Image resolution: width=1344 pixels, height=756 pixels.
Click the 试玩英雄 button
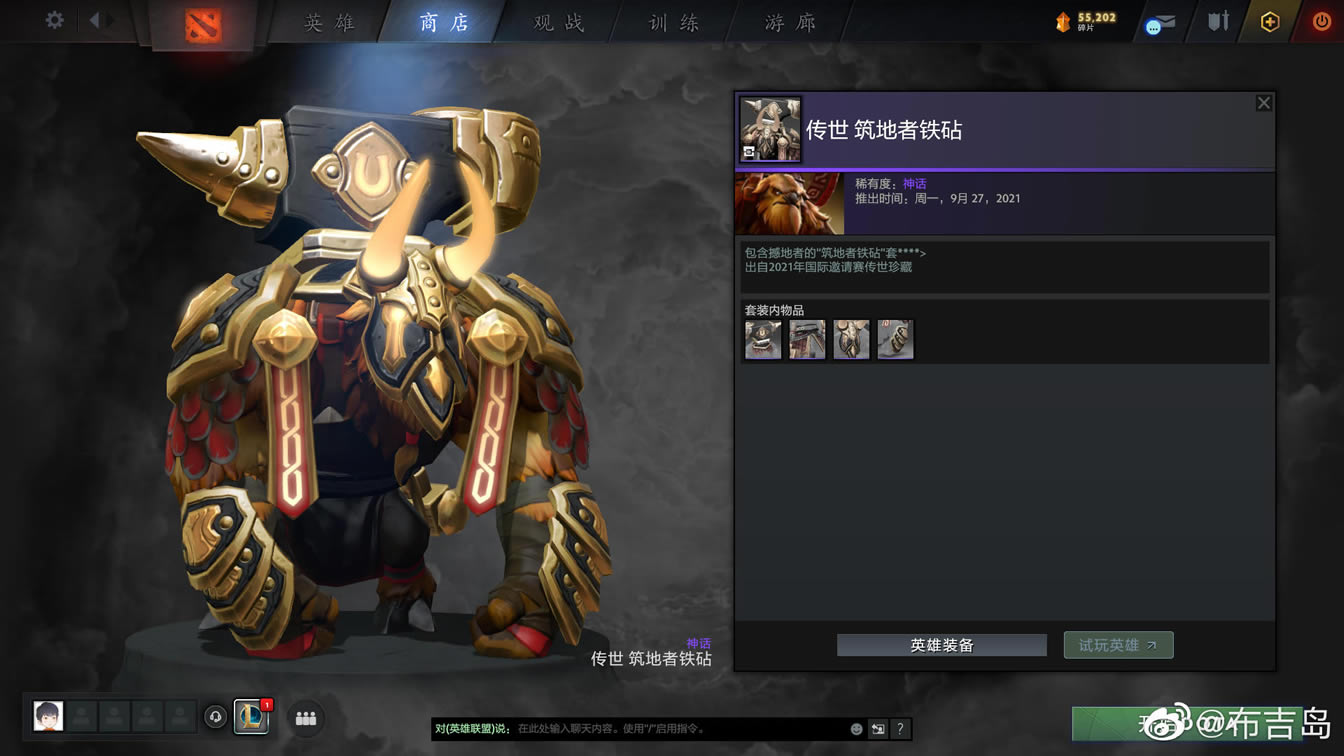(1118, 645)
